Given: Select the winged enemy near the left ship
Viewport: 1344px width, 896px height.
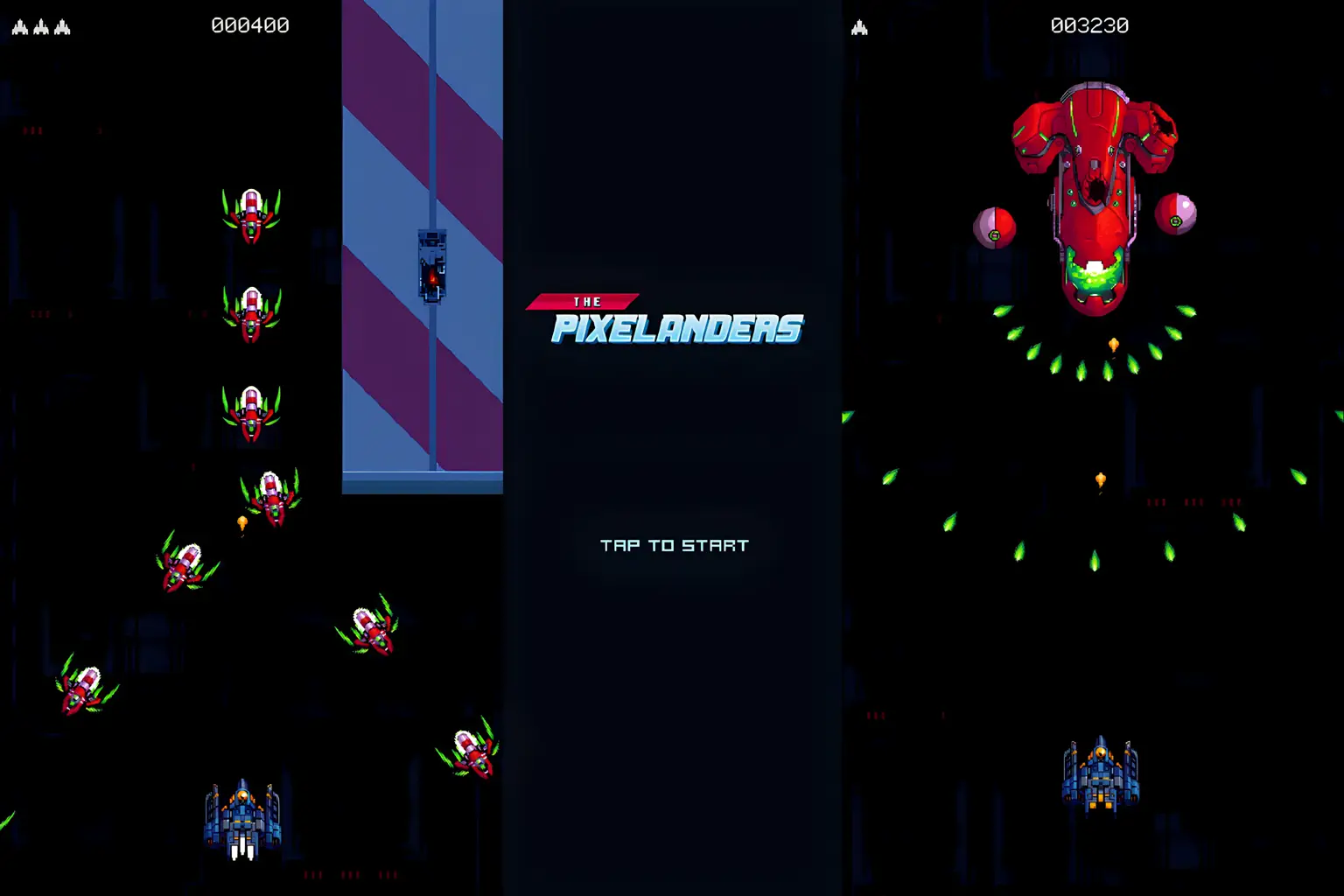Looking at the screenshot, I should click(x=83, y=691).
